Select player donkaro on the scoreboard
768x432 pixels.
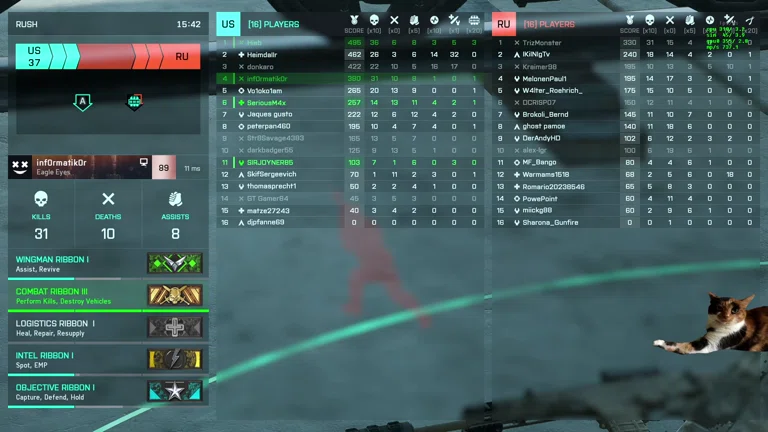[x=260, y=66]
